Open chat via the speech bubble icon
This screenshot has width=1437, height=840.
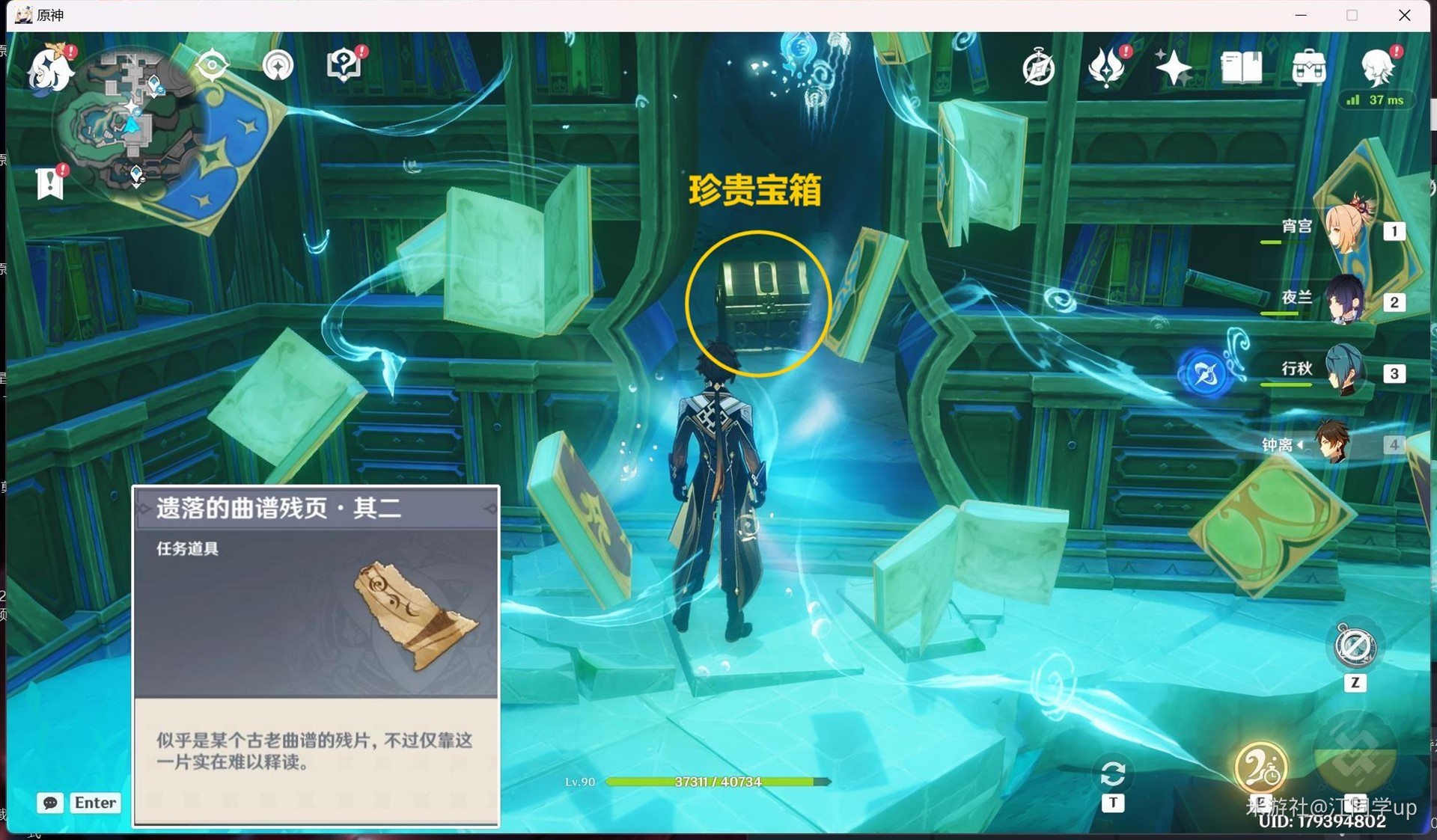point(49,803)
